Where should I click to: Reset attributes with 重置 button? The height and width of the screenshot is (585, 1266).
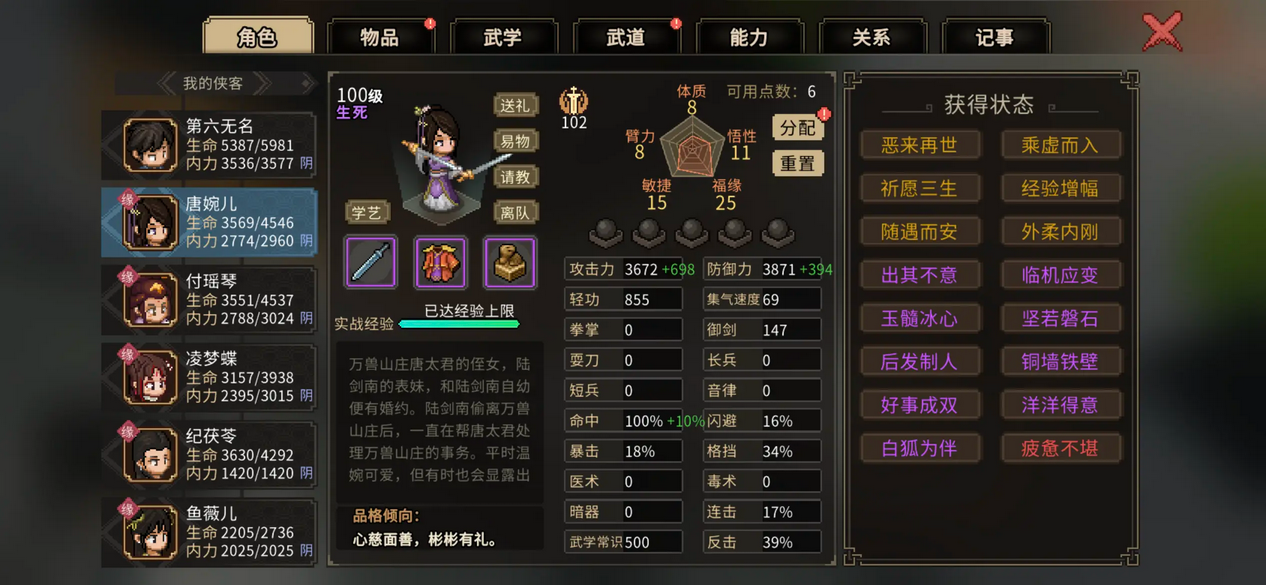tap(797, 163)
